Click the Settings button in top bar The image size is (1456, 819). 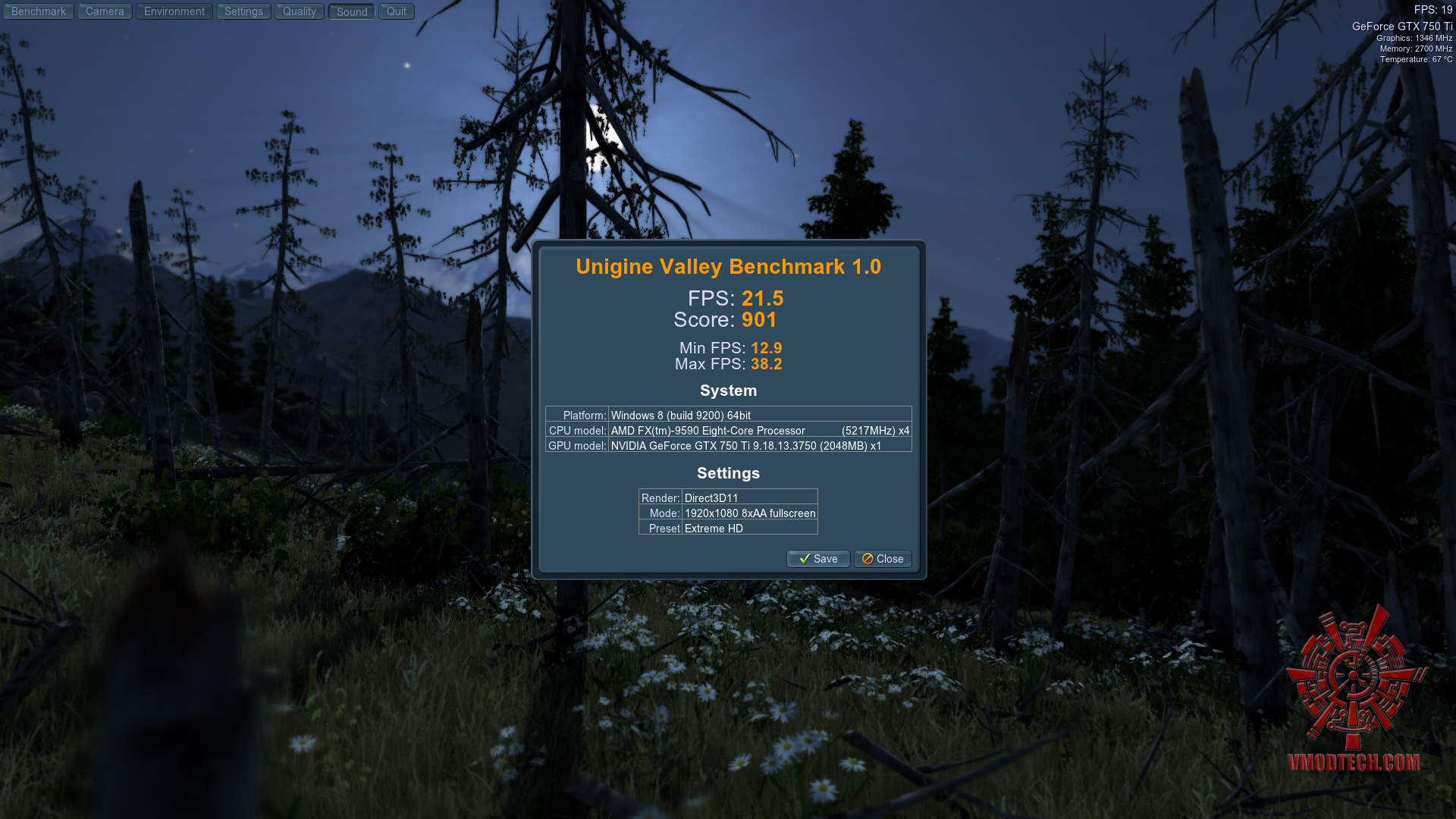point(243,11)
